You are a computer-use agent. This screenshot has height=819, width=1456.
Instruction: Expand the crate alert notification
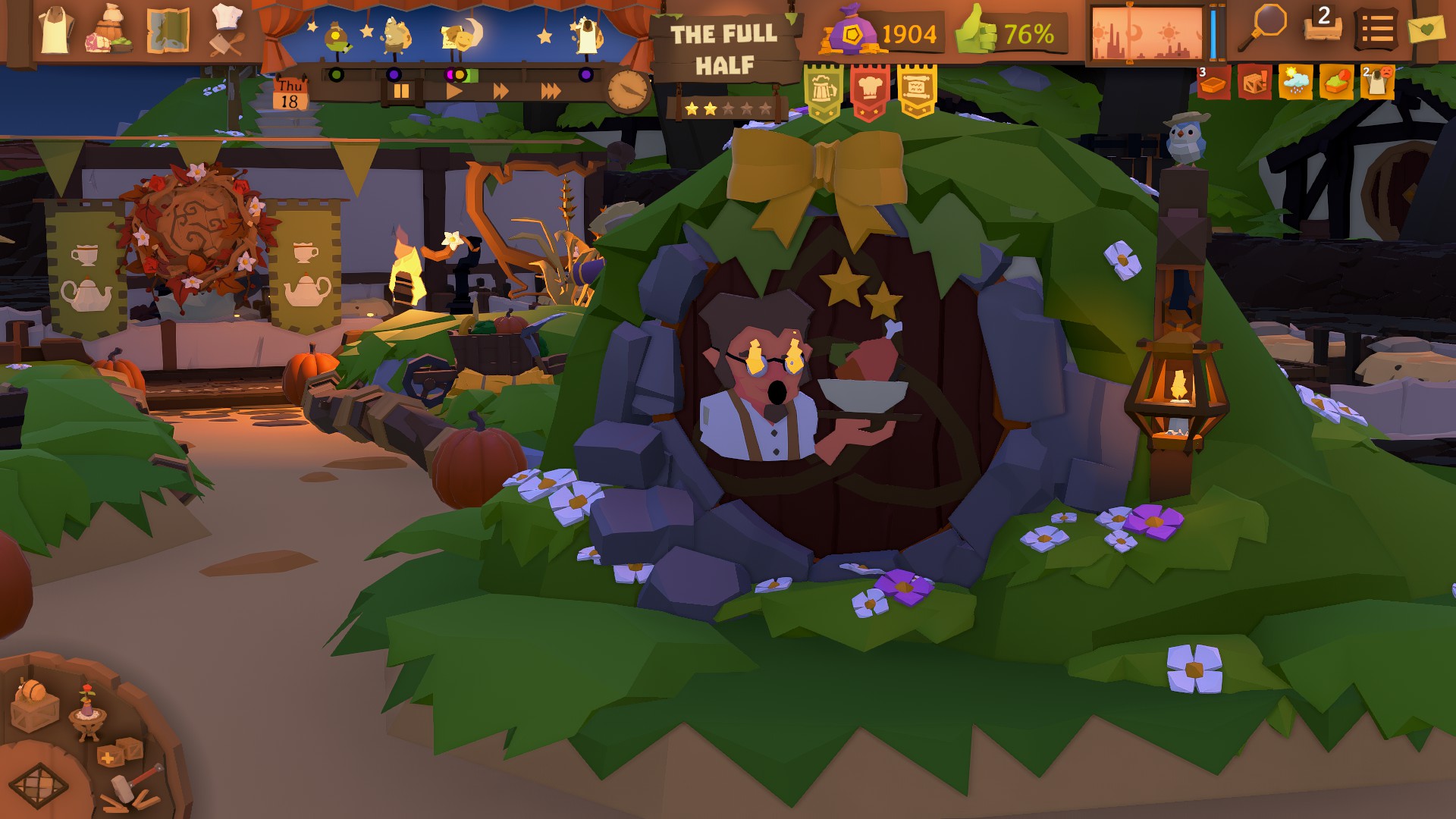click(1257, 81)
